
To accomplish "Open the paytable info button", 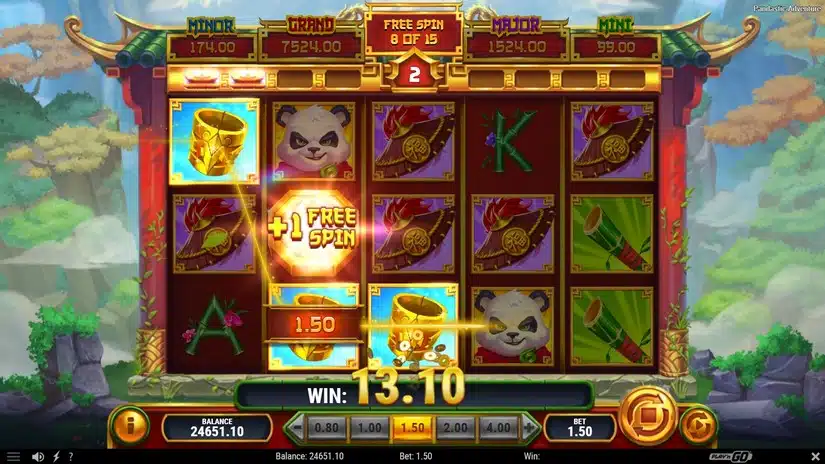I will point(133,426).
